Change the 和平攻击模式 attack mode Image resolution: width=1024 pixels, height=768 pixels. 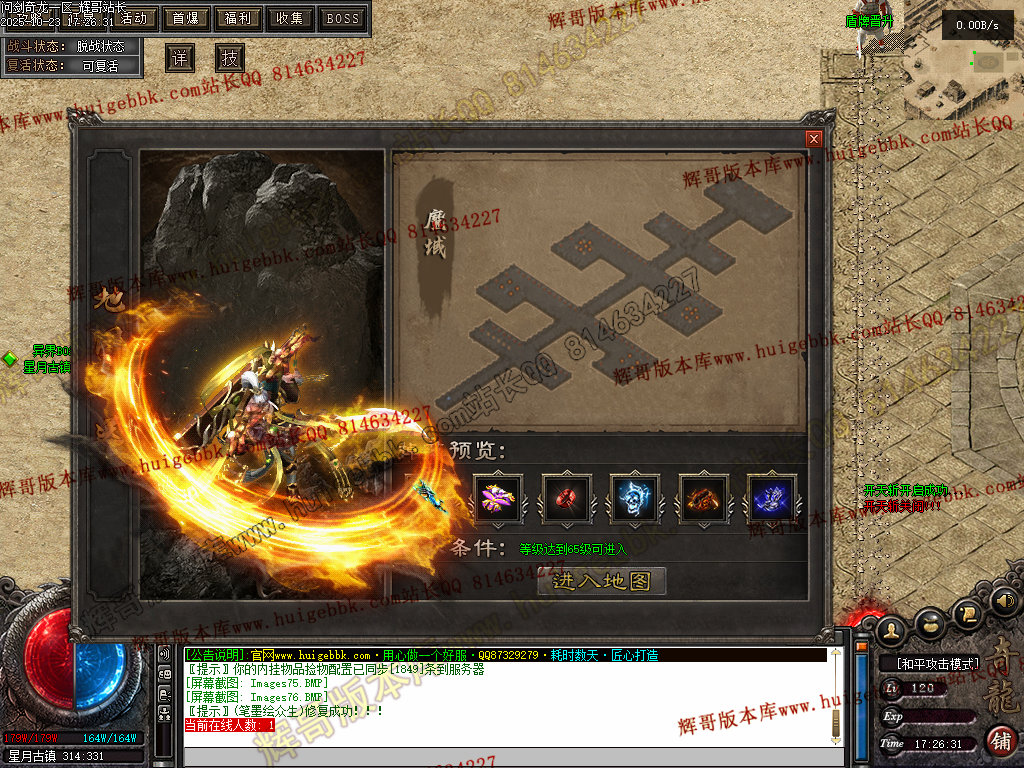tap(928, 664)
